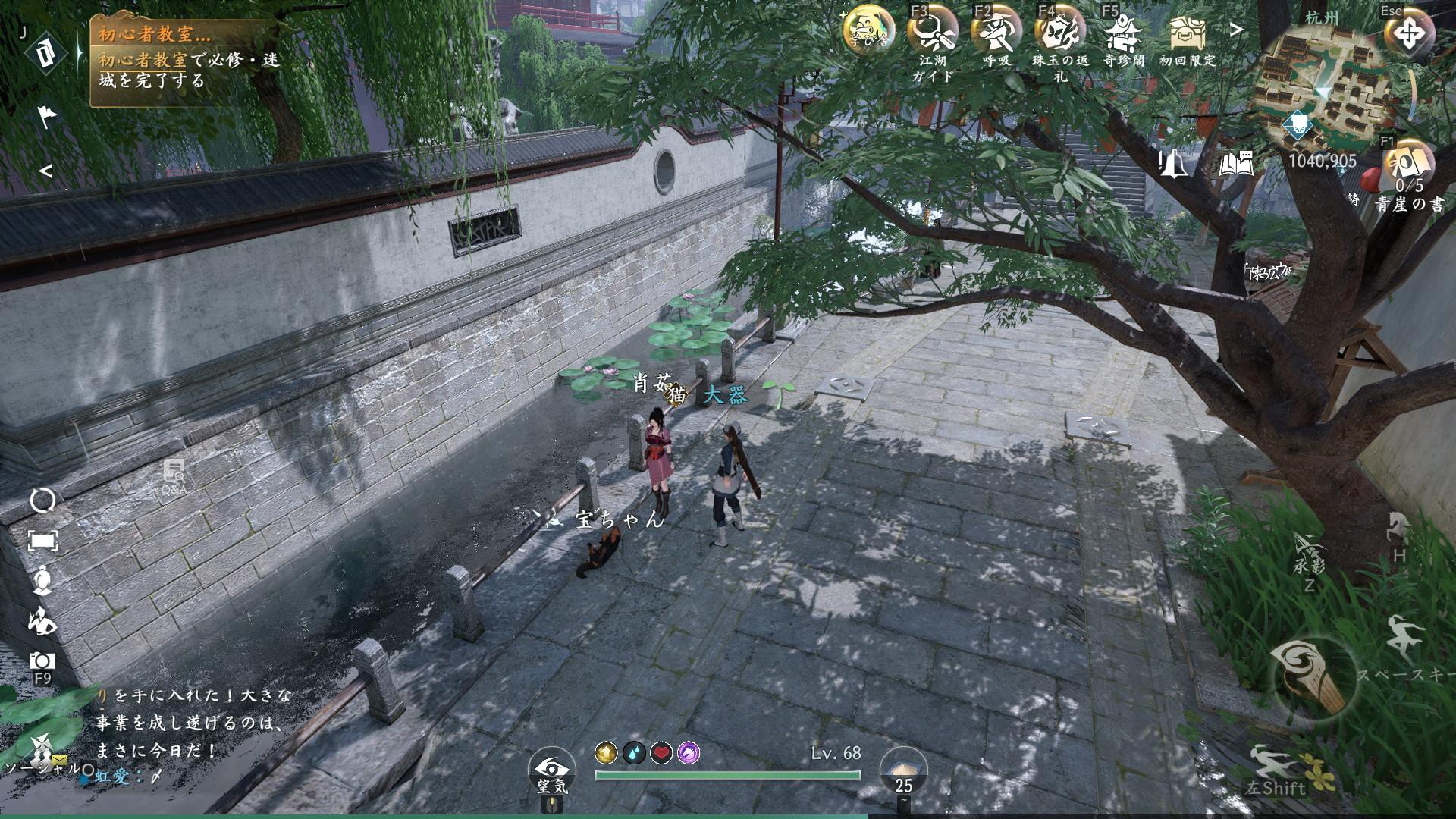
Task: Open the 珠玉の返礼 rewards icon
Action: point(1060,32)
